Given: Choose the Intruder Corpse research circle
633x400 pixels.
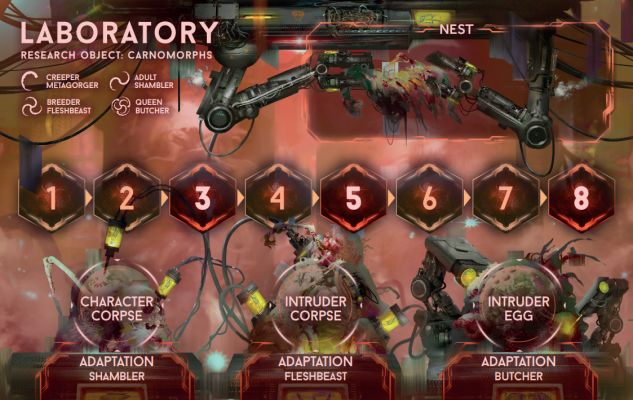Looking at the screenshot, I should (x=316, y=307).
